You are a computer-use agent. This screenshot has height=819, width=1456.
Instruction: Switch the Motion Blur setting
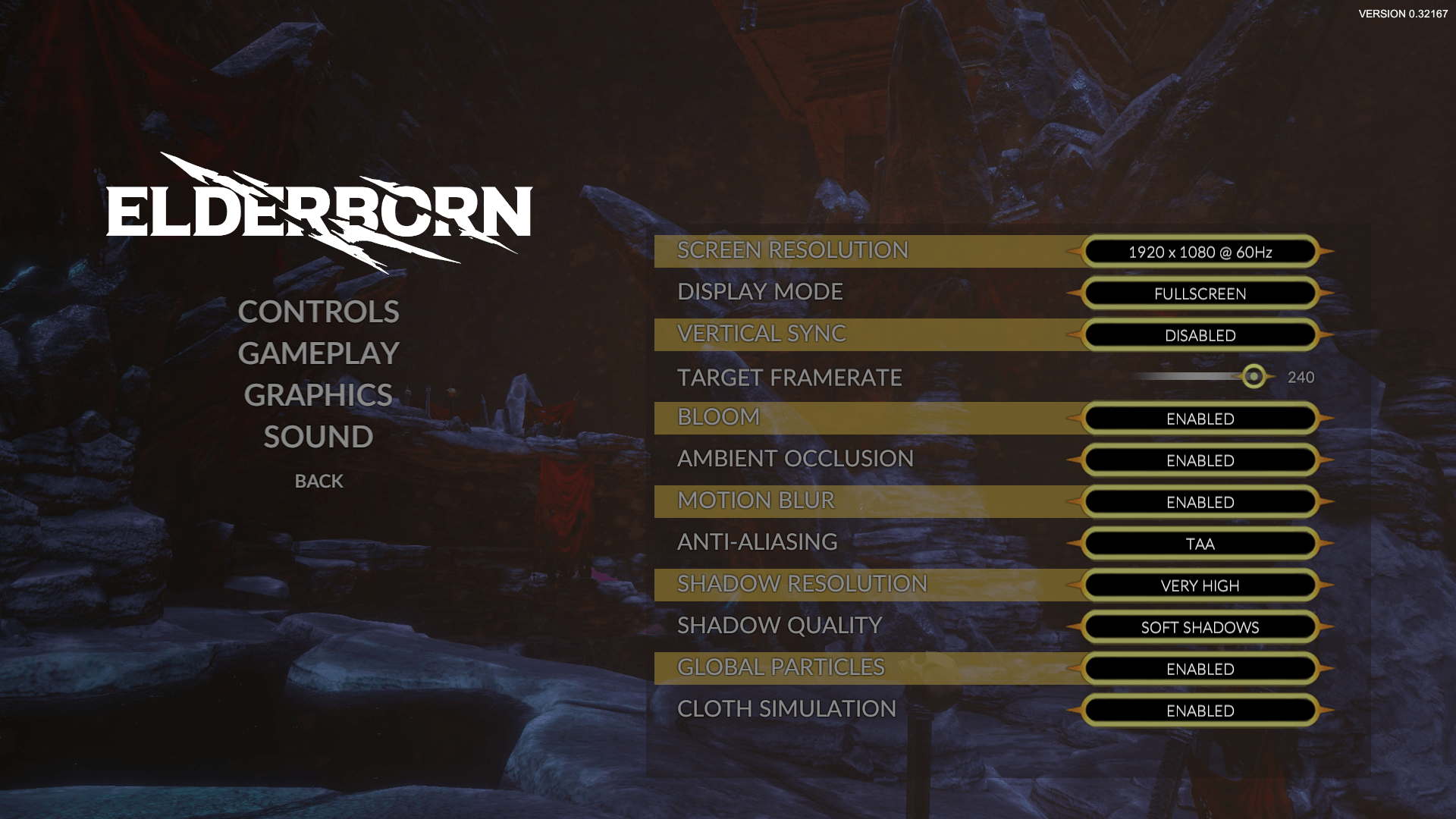(1200, 502)
